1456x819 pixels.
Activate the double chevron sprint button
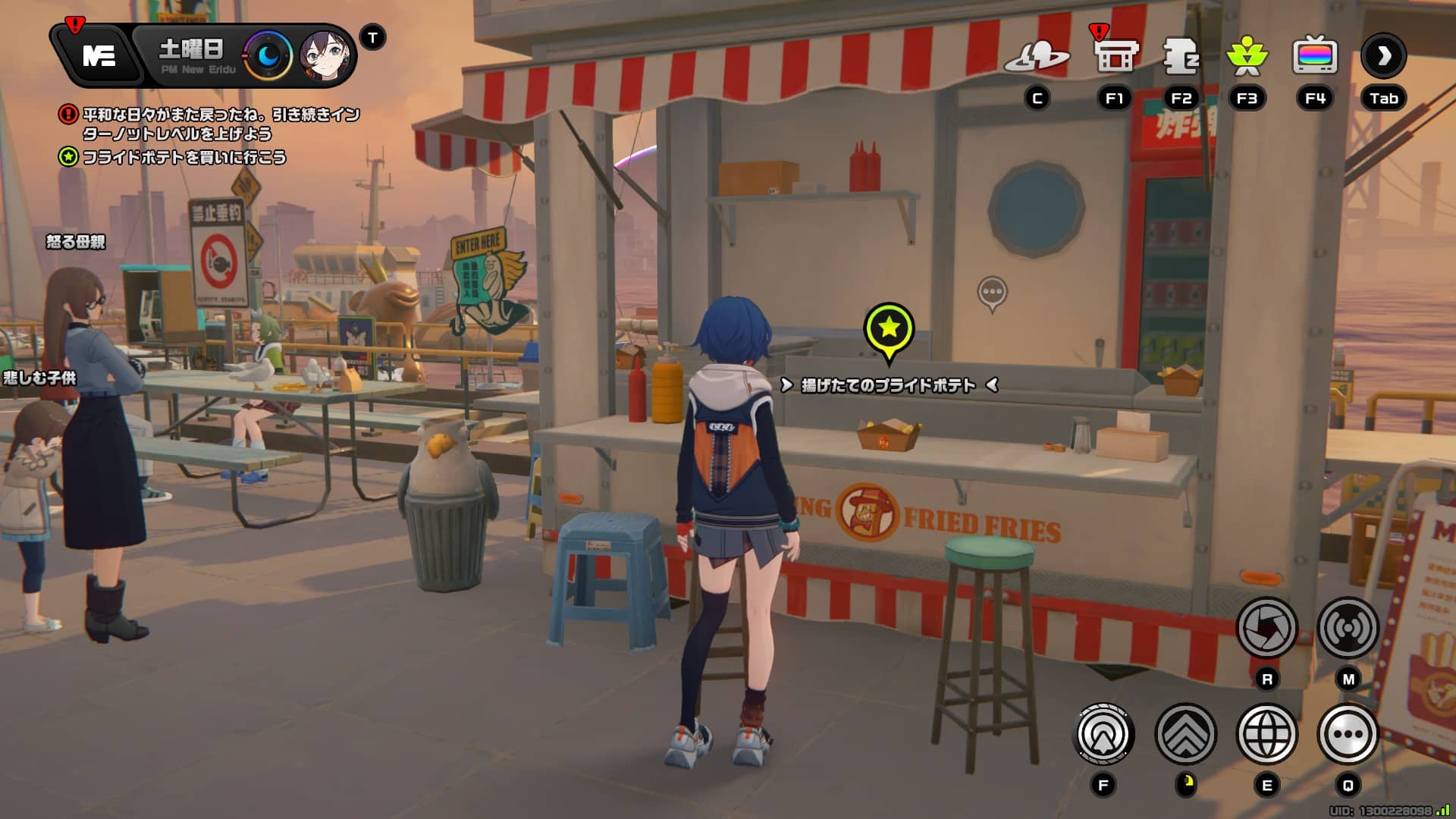coord(1185,734)
